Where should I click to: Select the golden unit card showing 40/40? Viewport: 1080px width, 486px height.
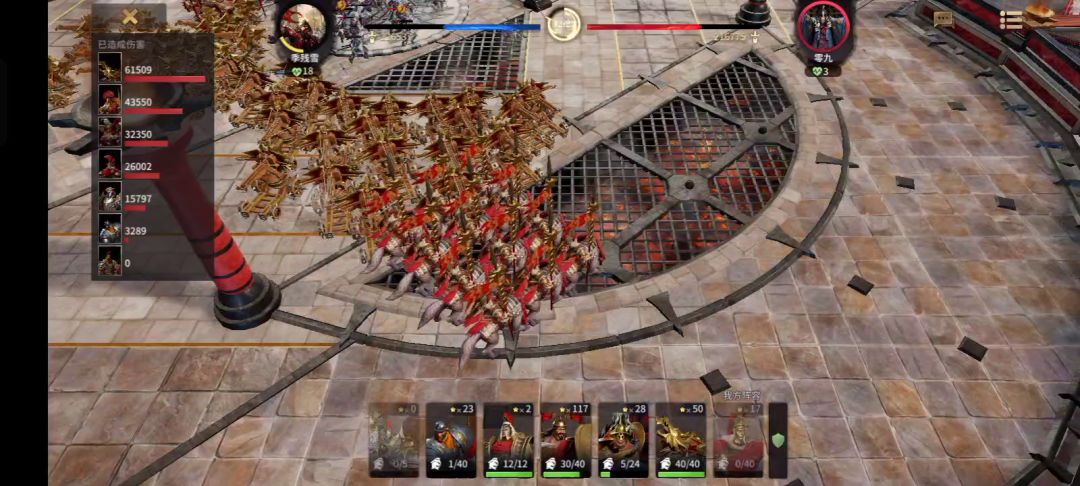point(681,440)
